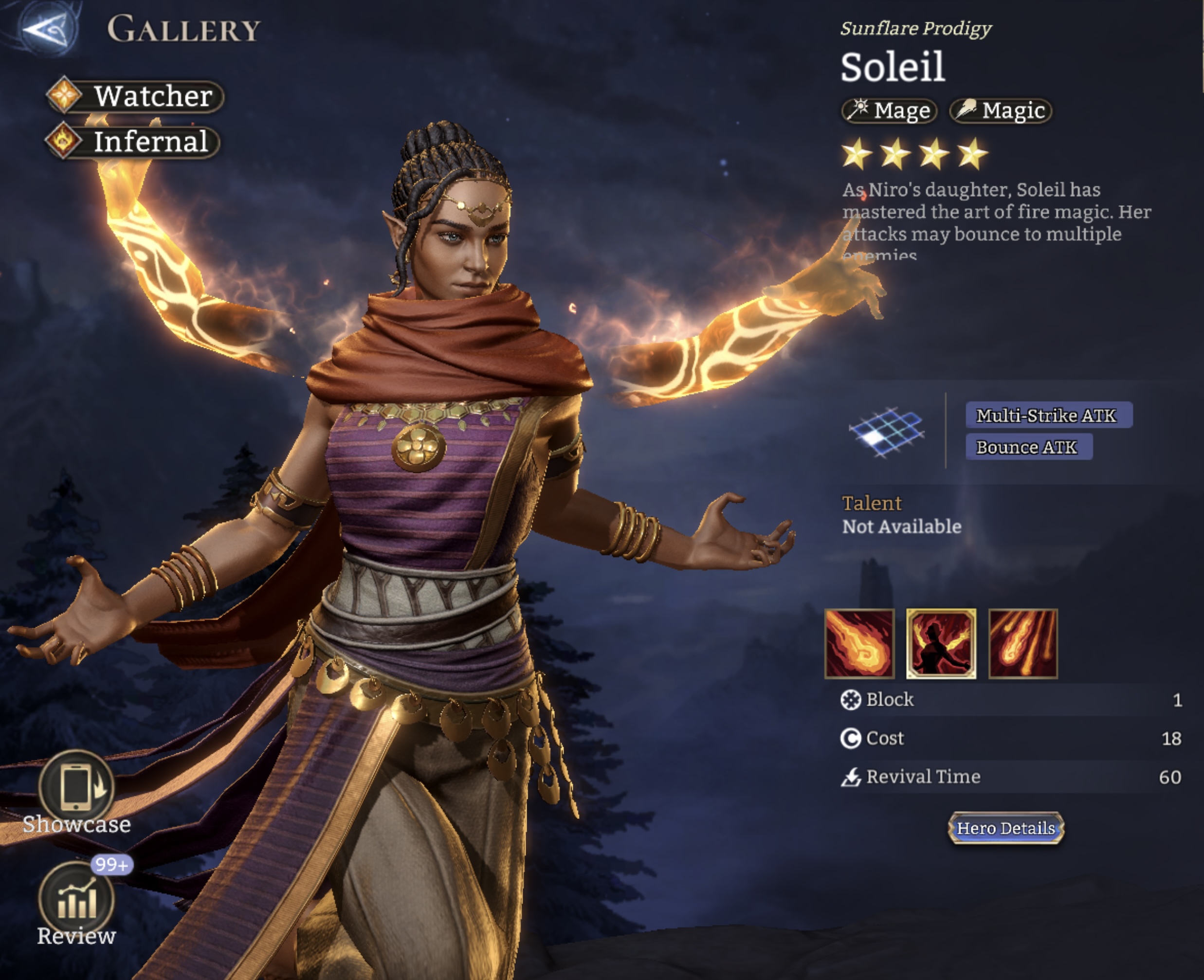Screen dimensions: 1204x980
Task: Show the Mage class tag info
Action: coord(890,110)
